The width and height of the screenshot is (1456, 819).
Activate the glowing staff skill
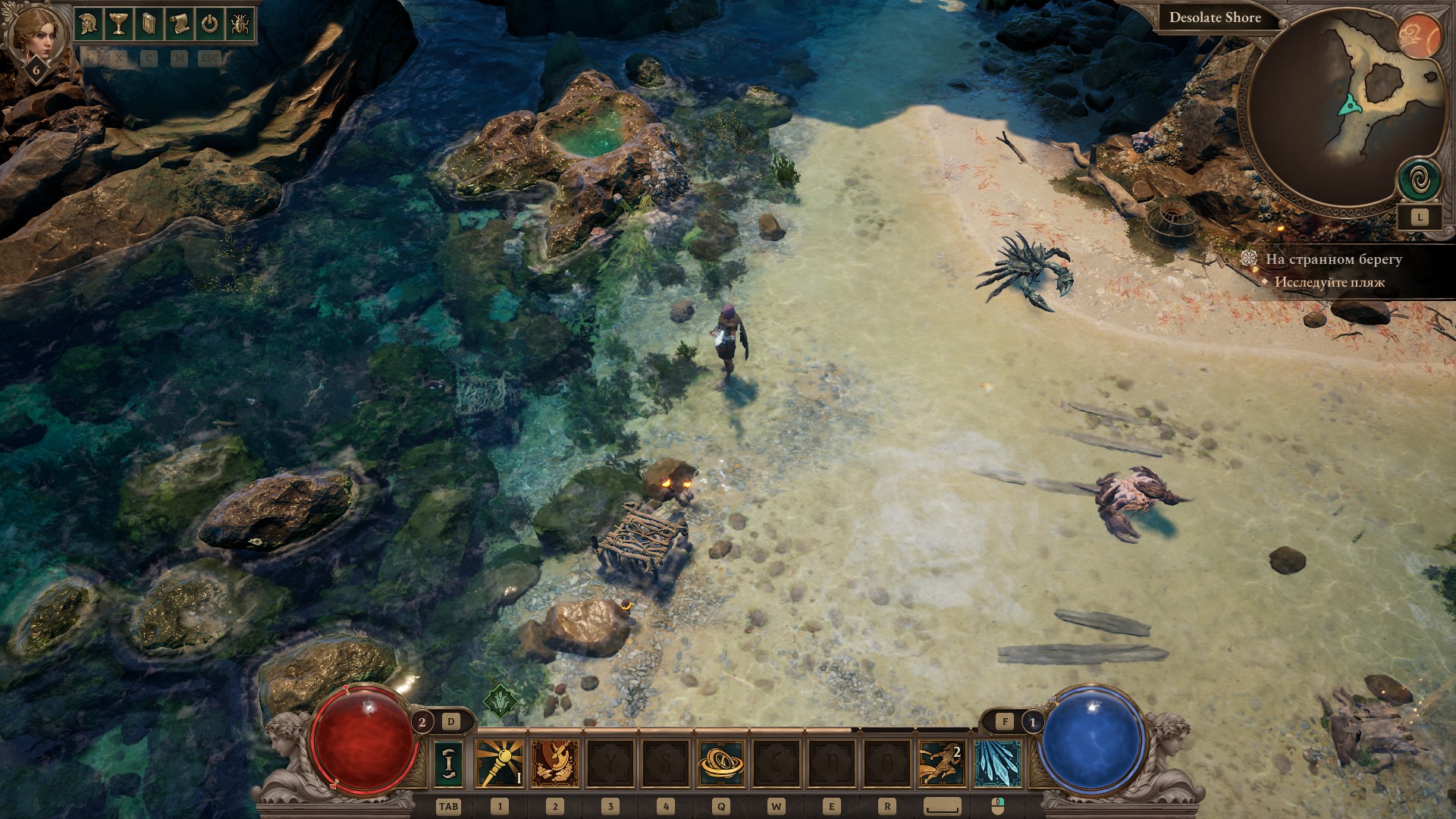coord(499,763)
